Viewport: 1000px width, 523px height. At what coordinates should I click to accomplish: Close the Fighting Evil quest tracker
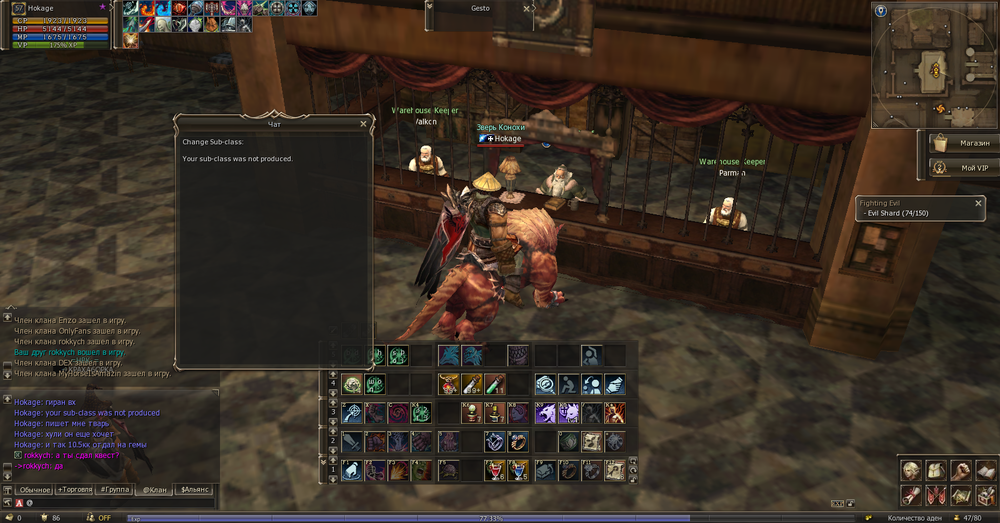[979, 203]
